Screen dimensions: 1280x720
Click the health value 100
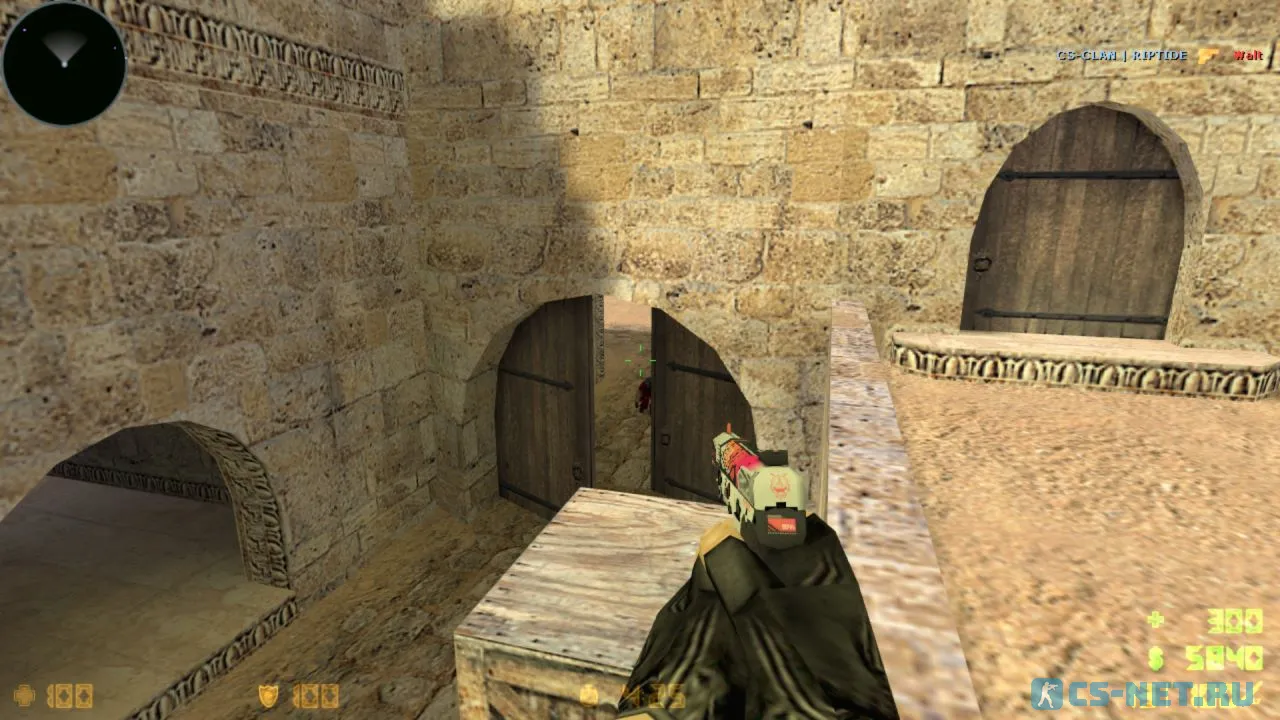click(x=71, y=695)
